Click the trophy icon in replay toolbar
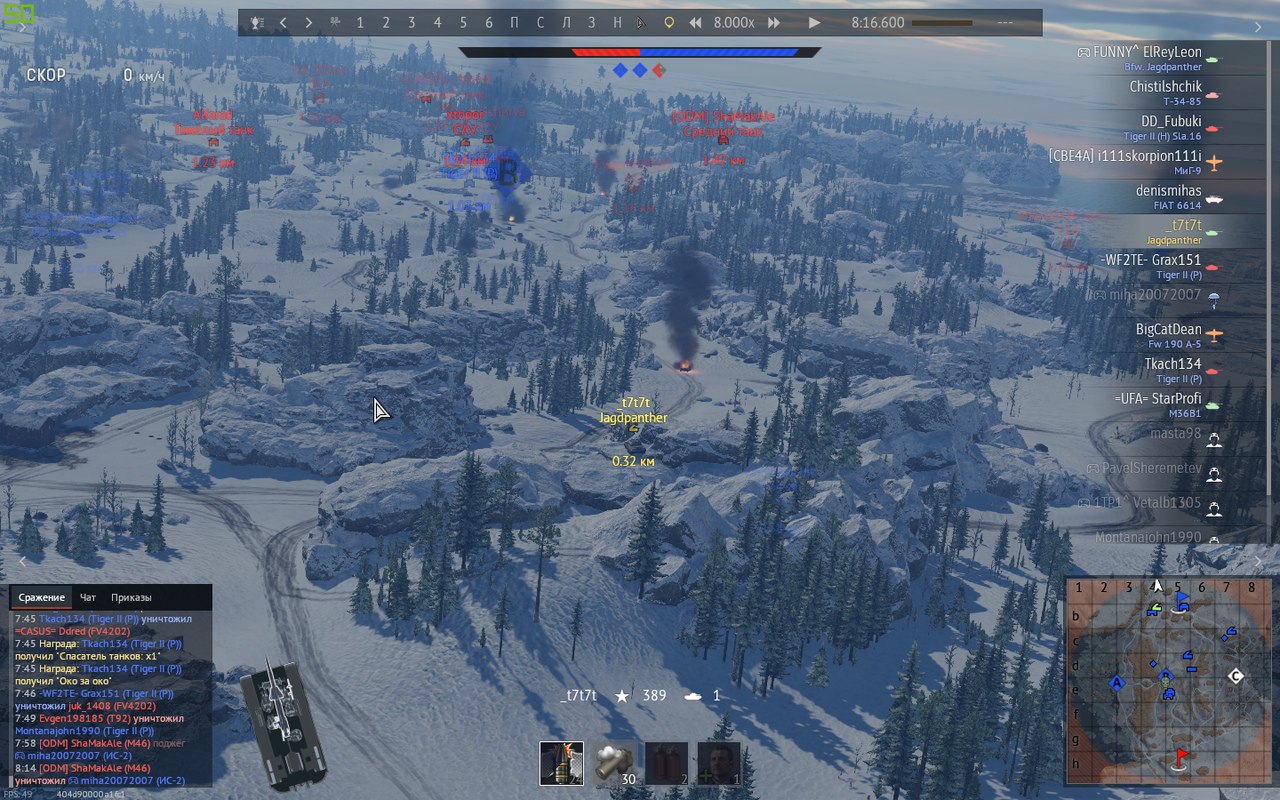 click(257, 23)
